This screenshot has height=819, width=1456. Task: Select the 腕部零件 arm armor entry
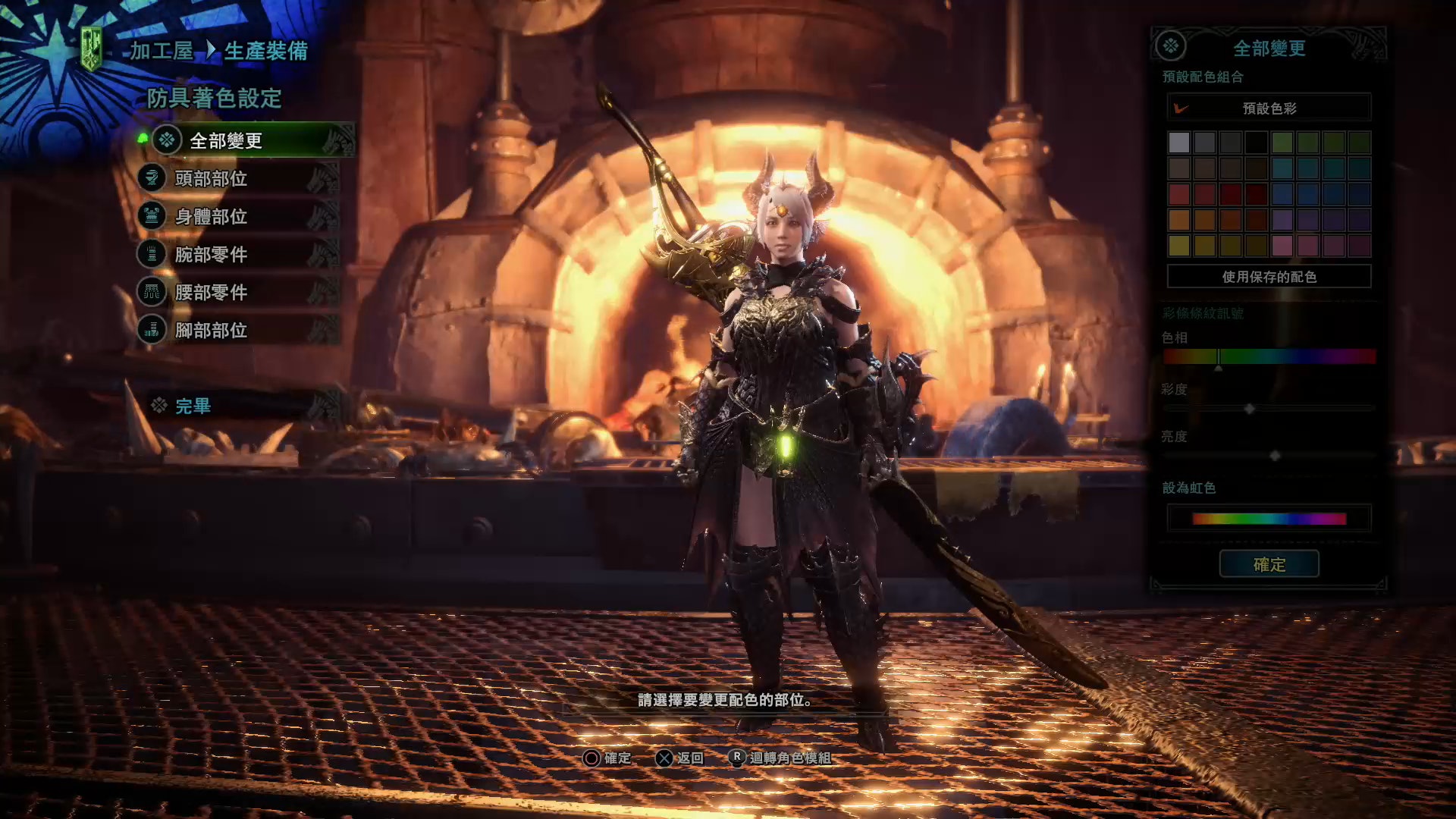[x=211, y=254]
